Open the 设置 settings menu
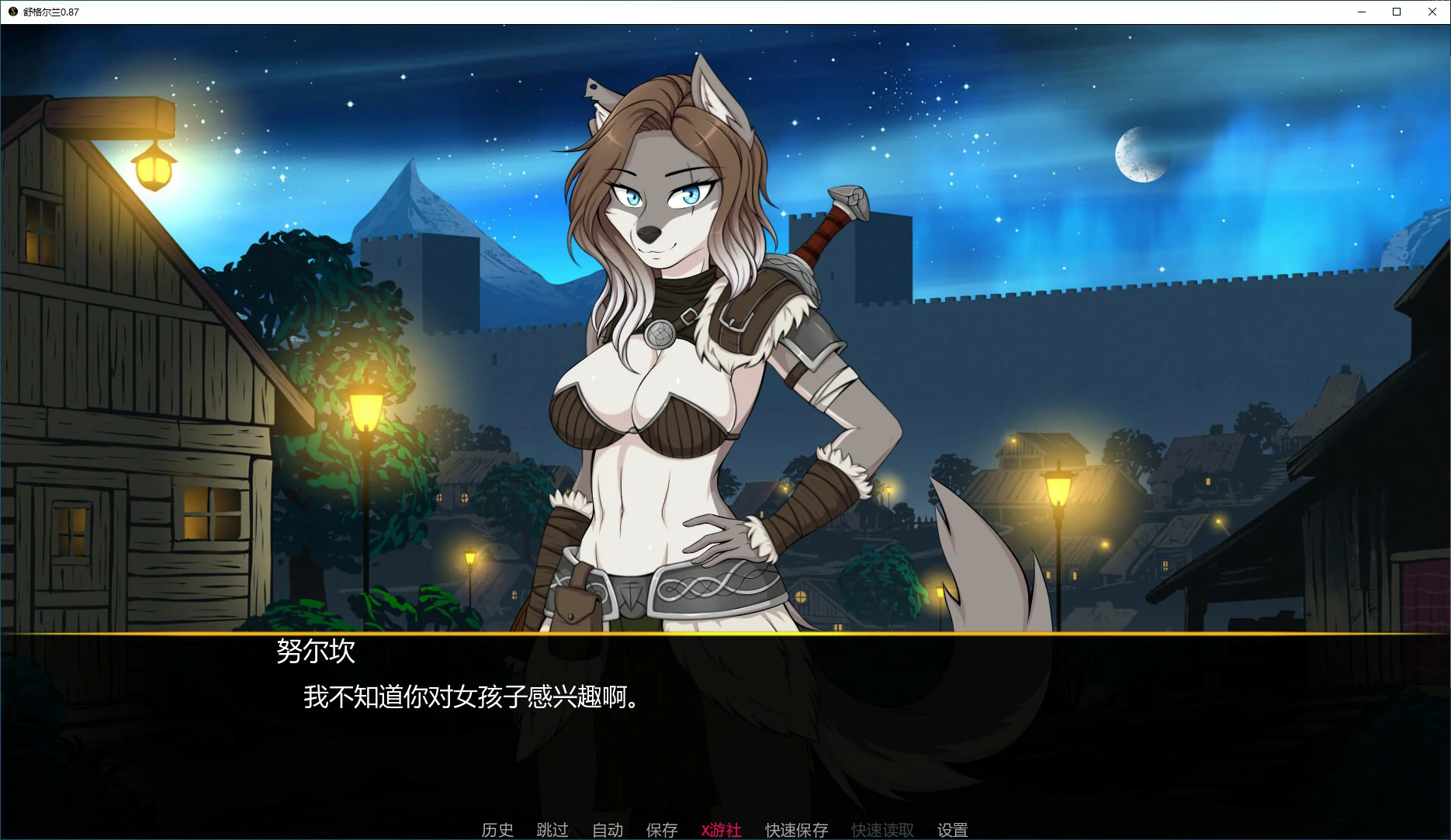This screenshot has height=840, width=1451. 952,830
